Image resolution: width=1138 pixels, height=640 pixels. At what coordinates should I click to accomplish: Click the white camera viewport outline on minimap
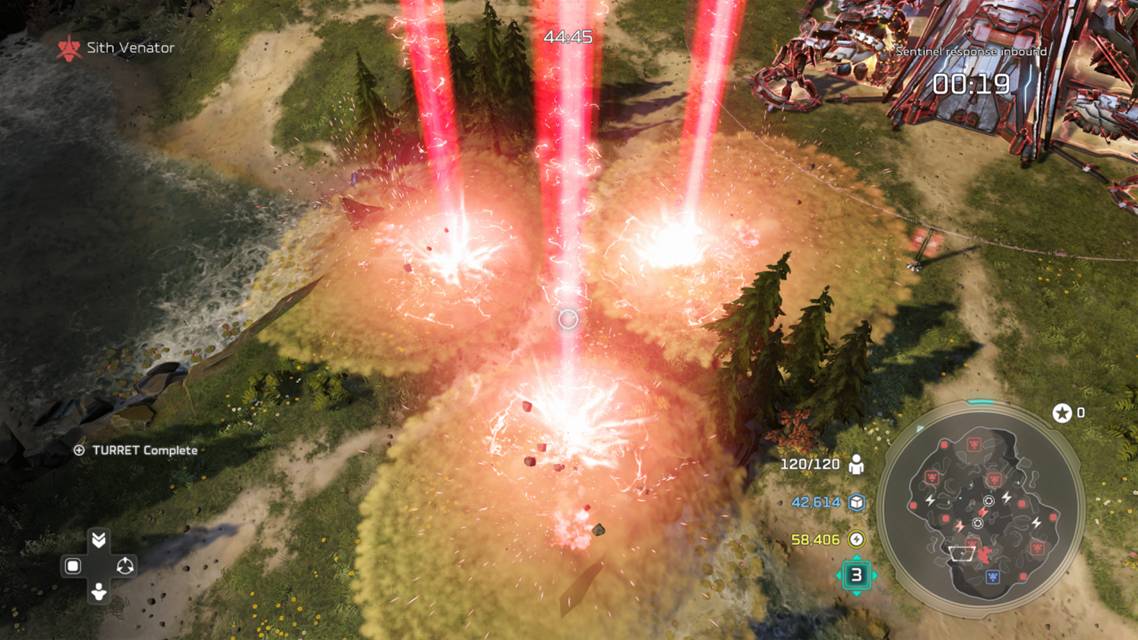tap(962, 554)
